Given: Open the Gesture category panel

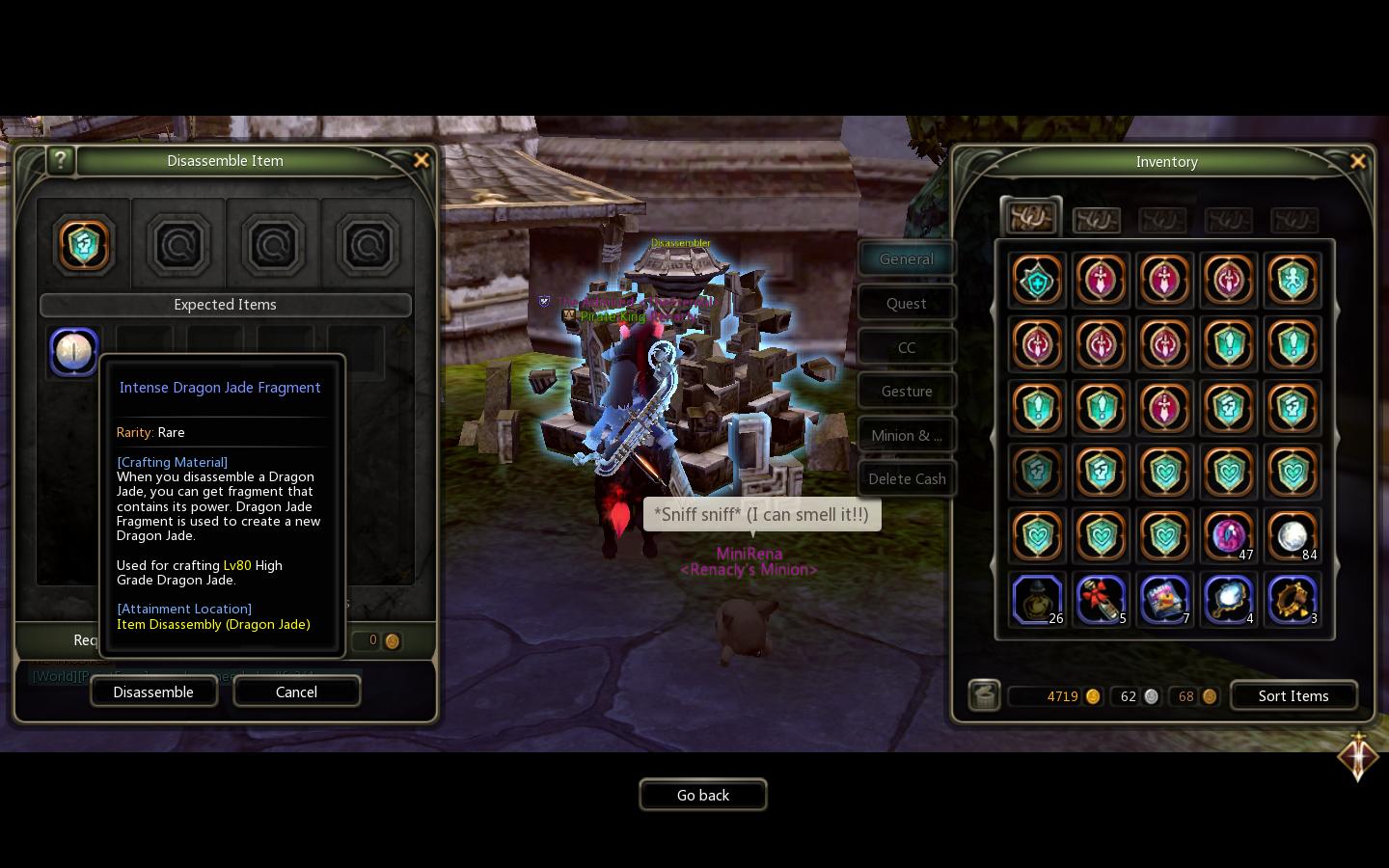Looking at the screenshot, I should [906, 391].
